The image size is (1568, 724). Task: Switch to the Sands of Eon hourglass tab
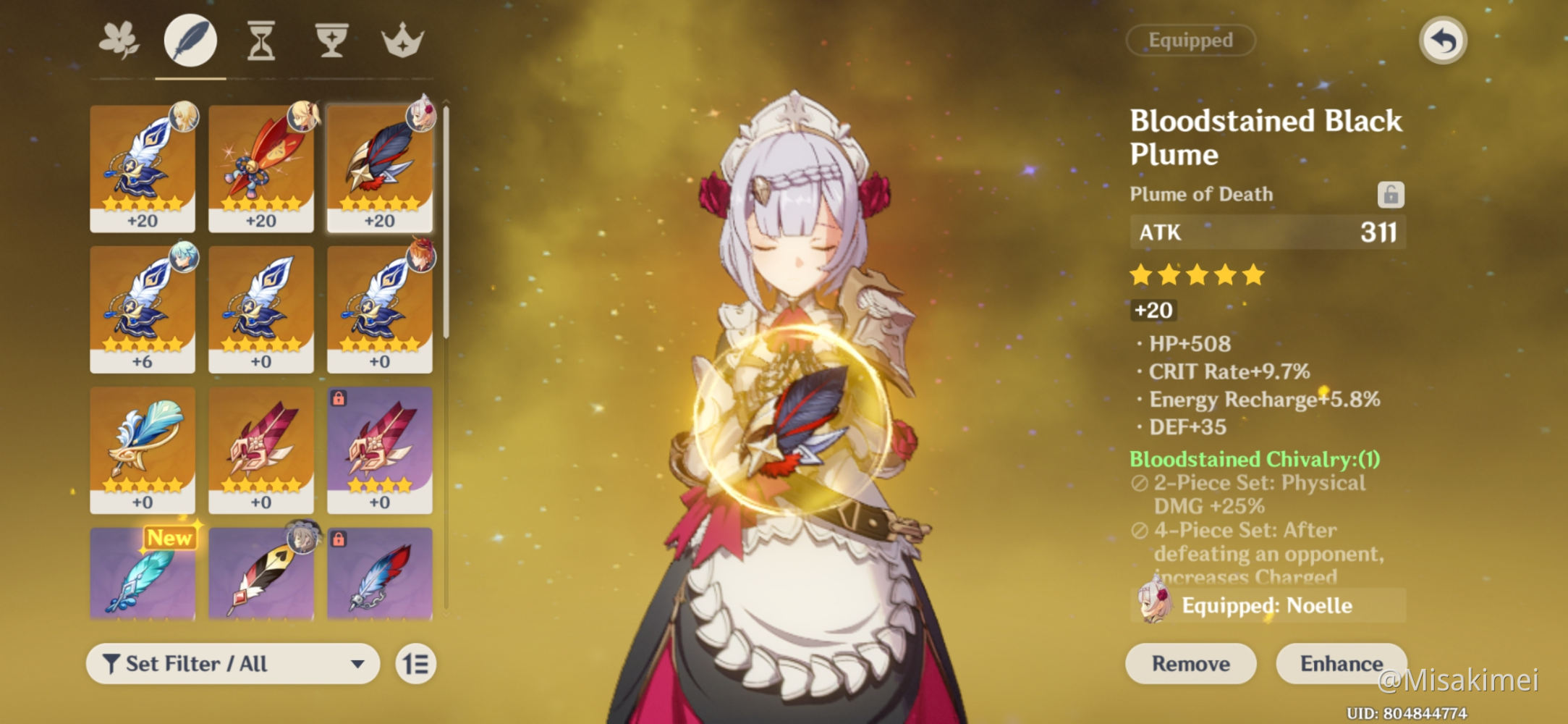pyautogui.click(x=261, y=41)
